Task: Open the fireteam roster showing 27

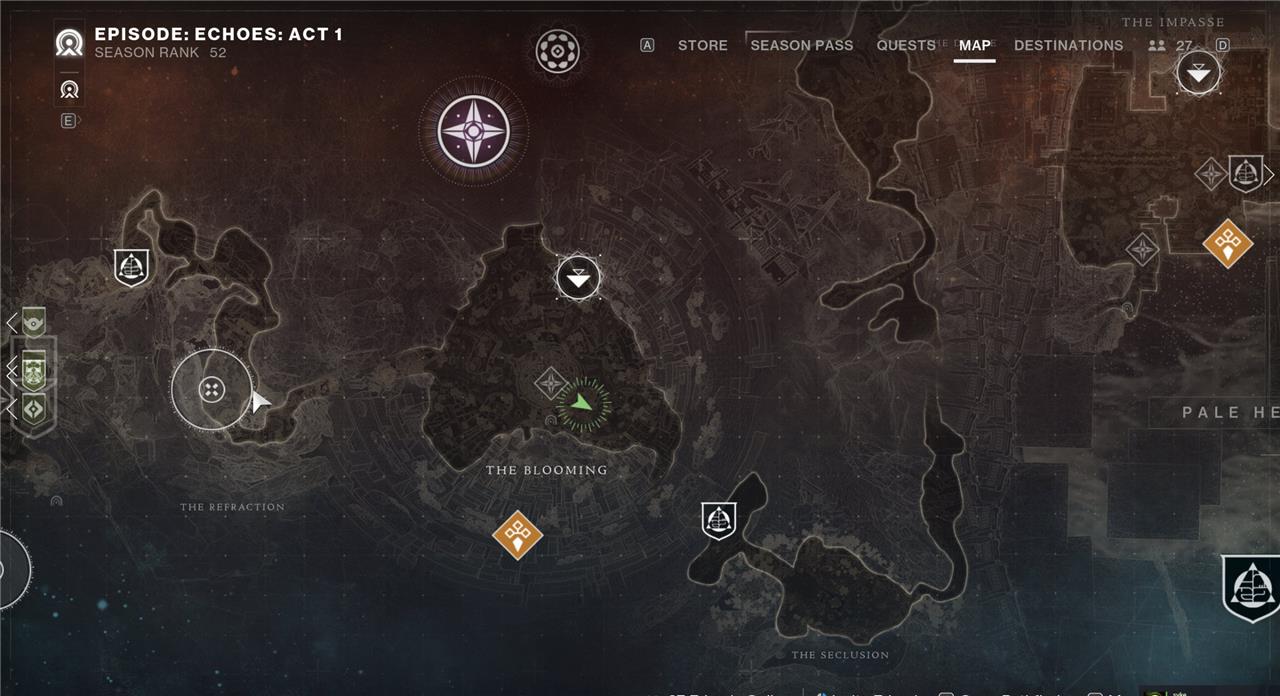Action: tap(1171, 45)
